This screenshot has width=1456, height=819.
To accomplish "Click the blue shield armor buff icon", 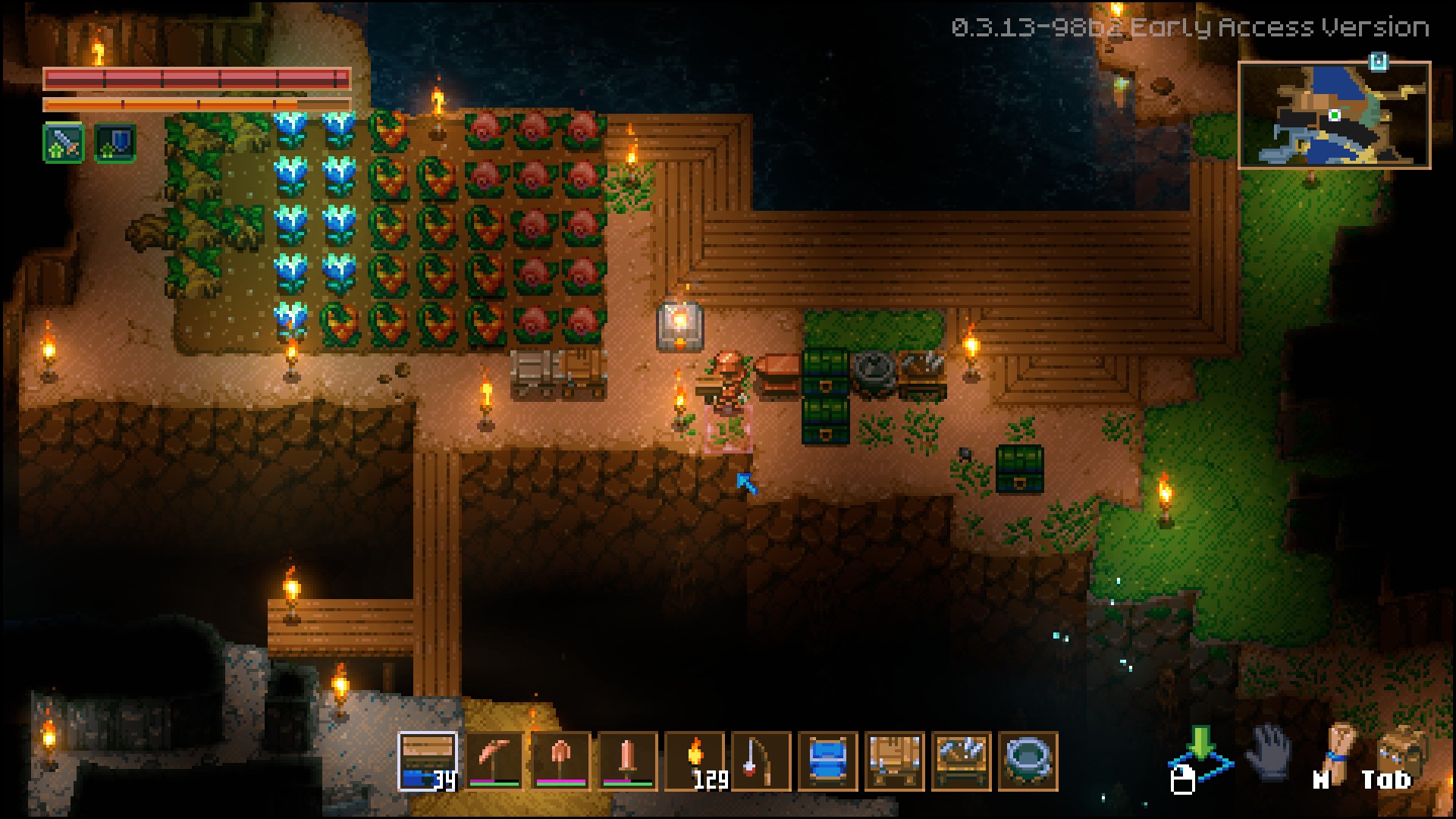I will tap(115, 143).
